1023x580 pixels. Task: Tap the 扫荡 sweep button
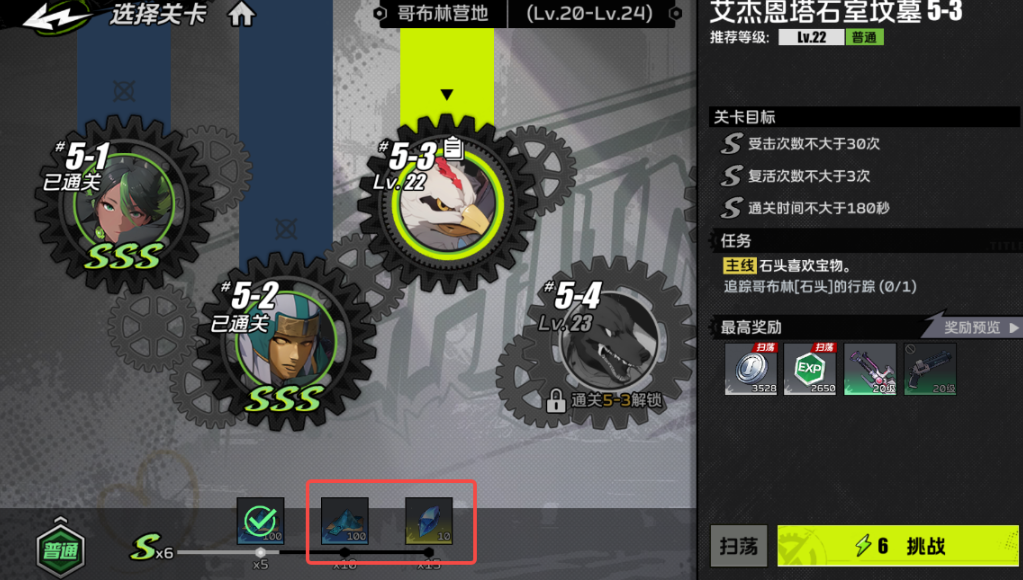[740, 546]
